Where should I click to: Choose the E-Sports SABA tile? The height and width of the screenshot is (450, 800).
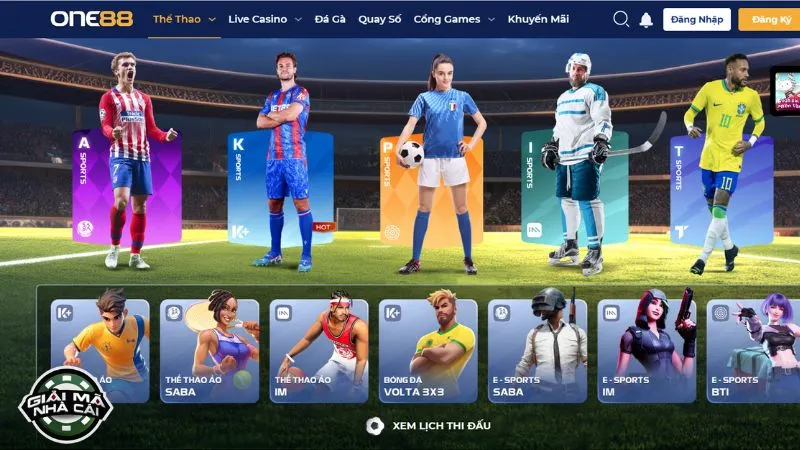click(x=538, y=350)
